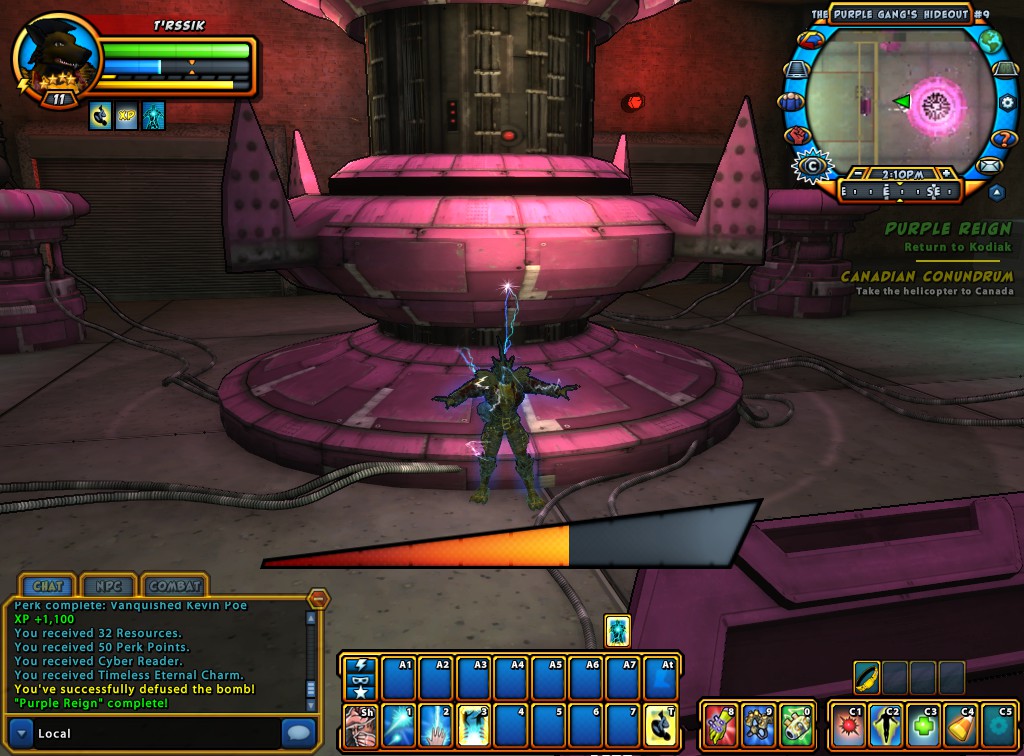Use the hand energy power in slot 2
Viewport: 1024px width, 756px height.
click(437, 724)
